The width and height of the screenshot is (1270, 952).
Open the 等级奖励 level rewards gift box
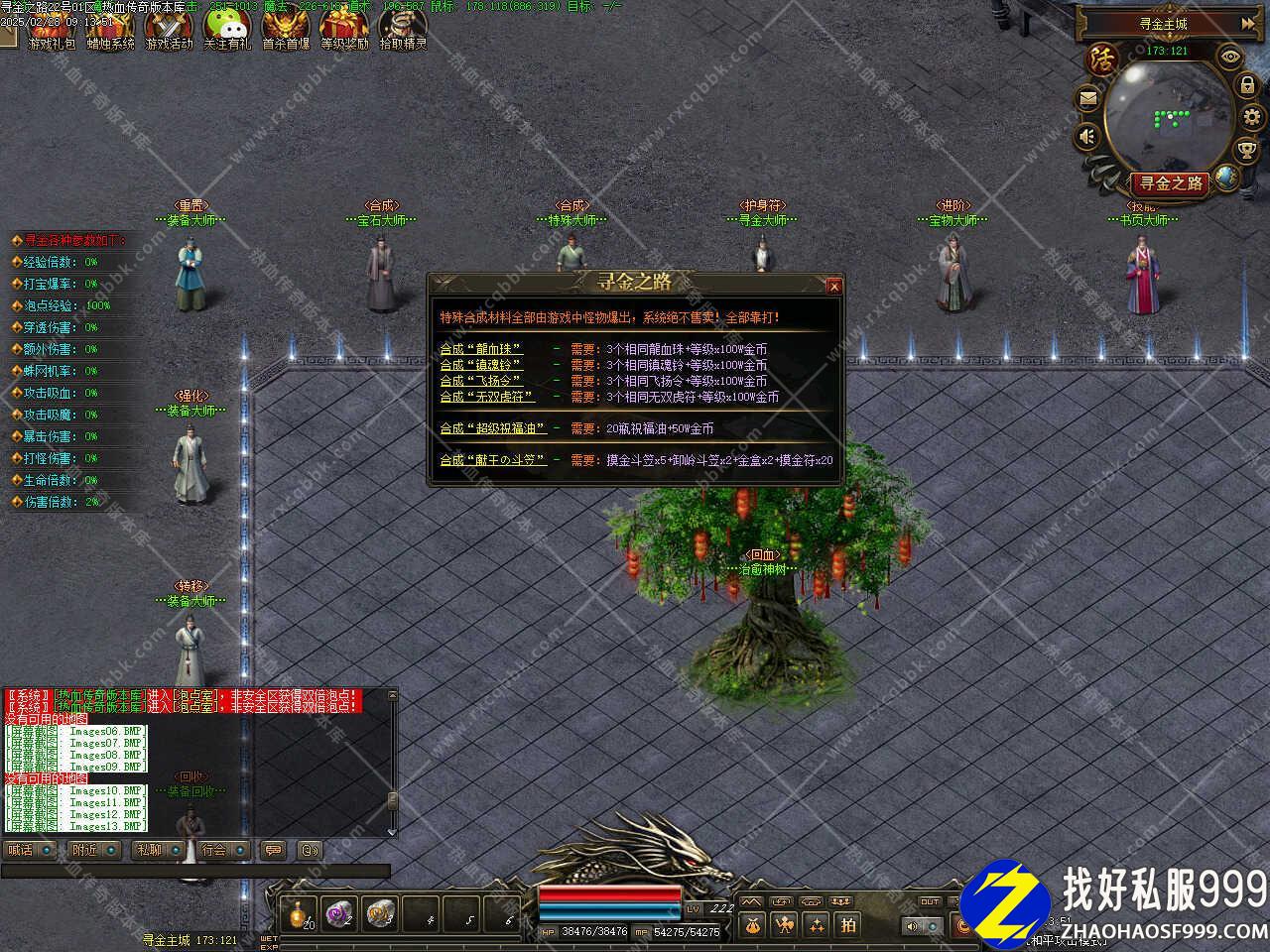343,28
